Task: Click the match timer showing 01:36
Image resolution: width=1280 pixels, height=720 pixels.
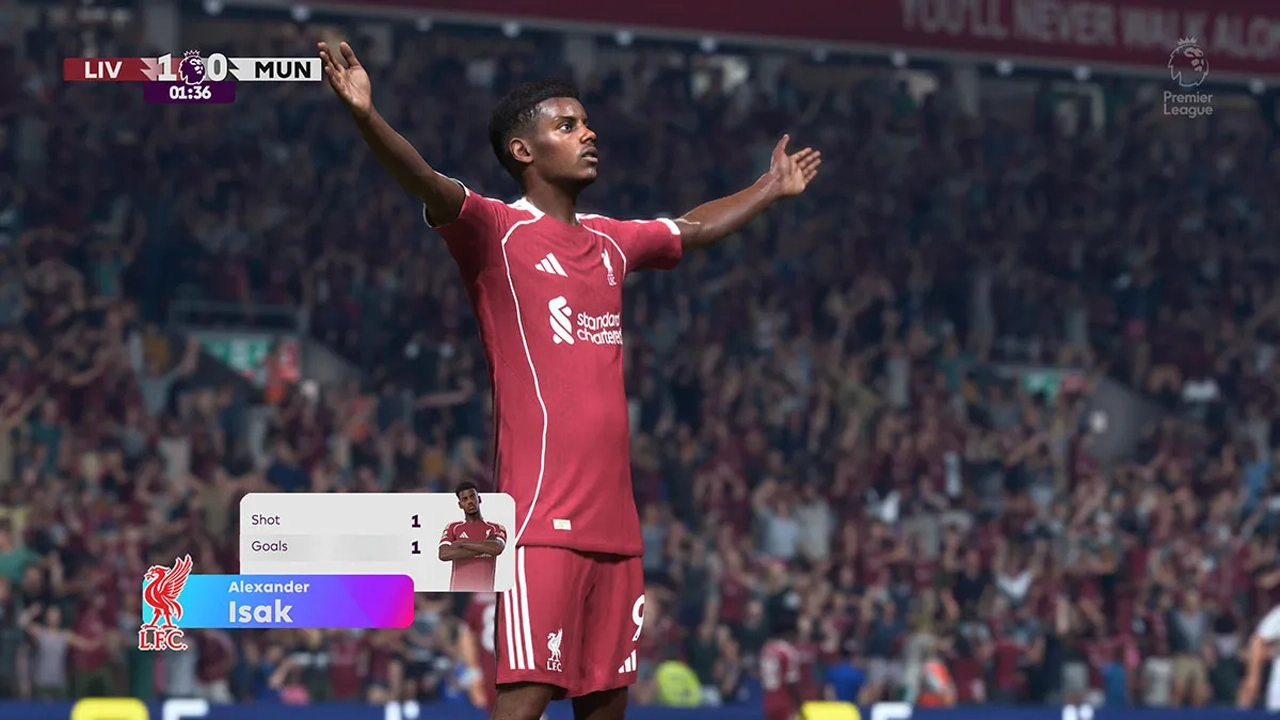Action: pyautogui.click(x=189, y=93)
